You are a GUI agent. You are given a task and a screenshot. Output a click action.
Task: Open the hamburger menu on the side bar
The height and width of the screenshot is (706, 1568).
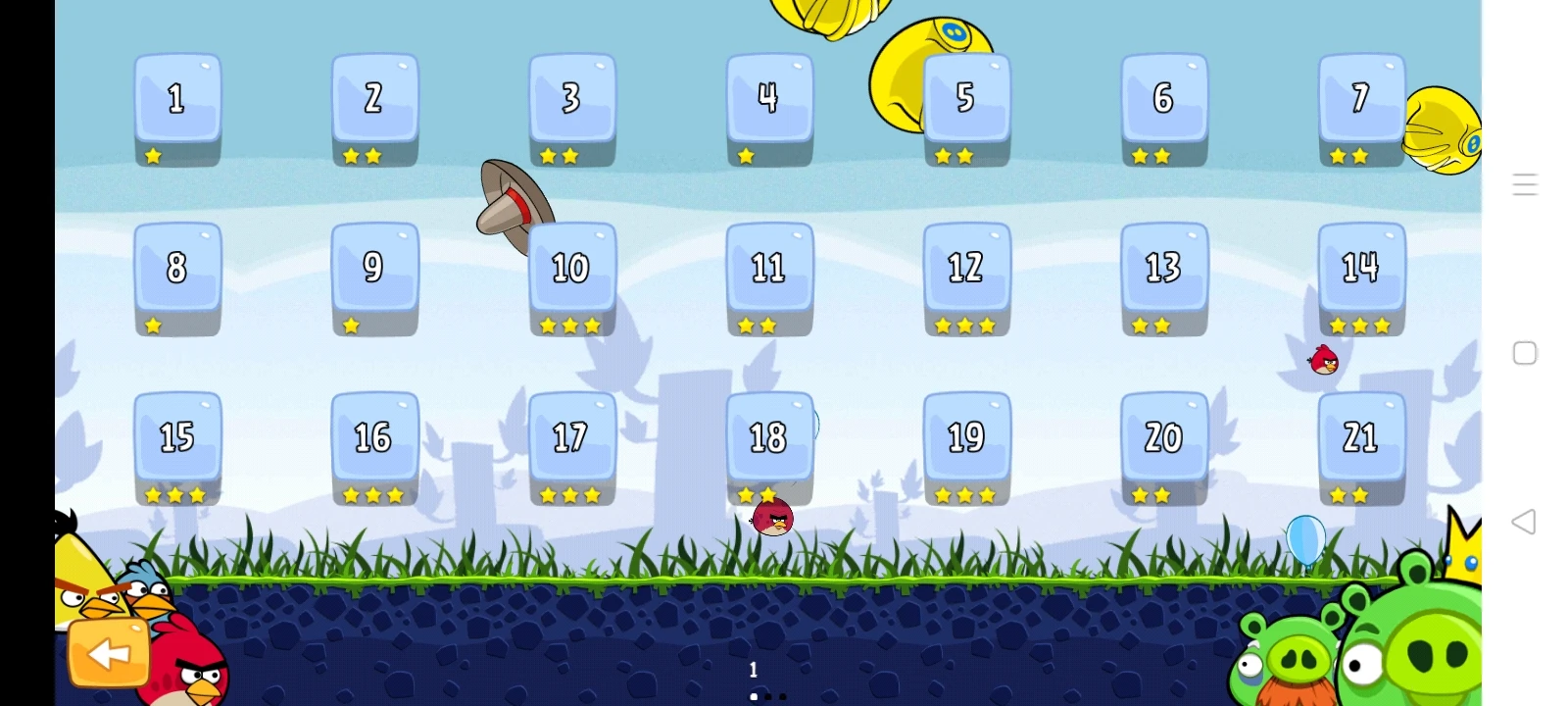[1525, 184]
